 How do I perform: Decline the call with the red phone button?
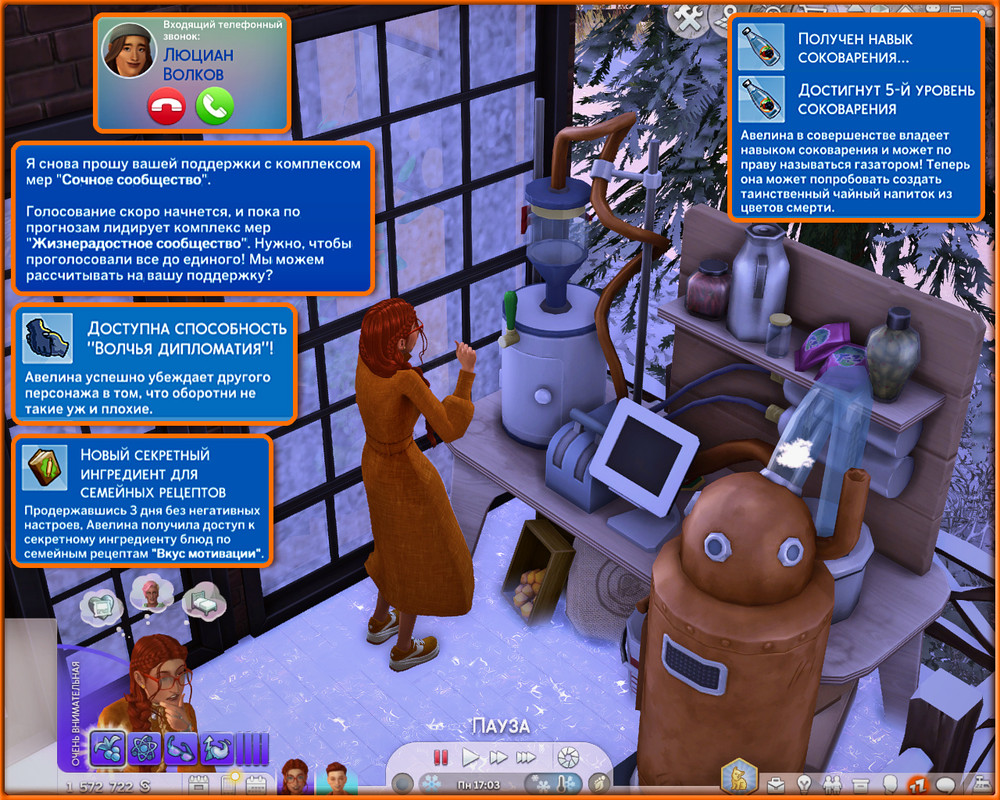(166, 105)
